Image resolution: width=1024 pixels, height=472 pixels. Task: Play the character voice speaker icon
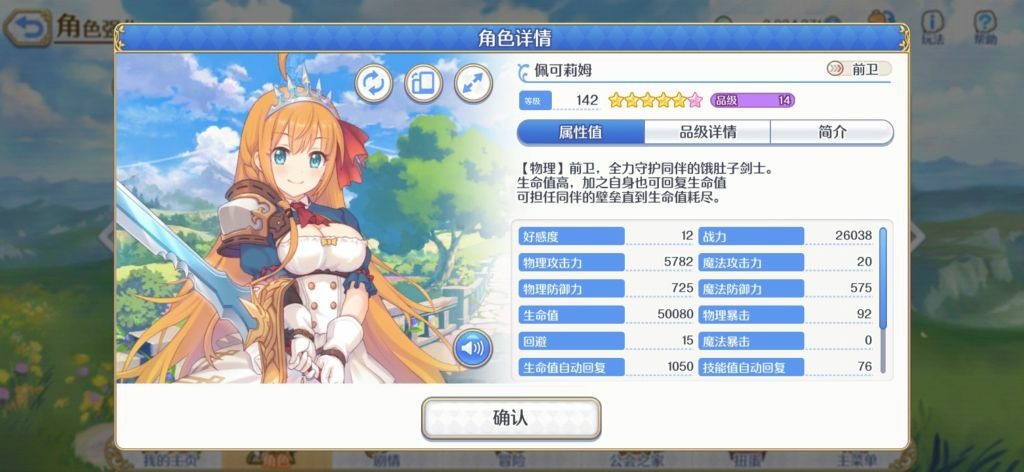(472, 349)
